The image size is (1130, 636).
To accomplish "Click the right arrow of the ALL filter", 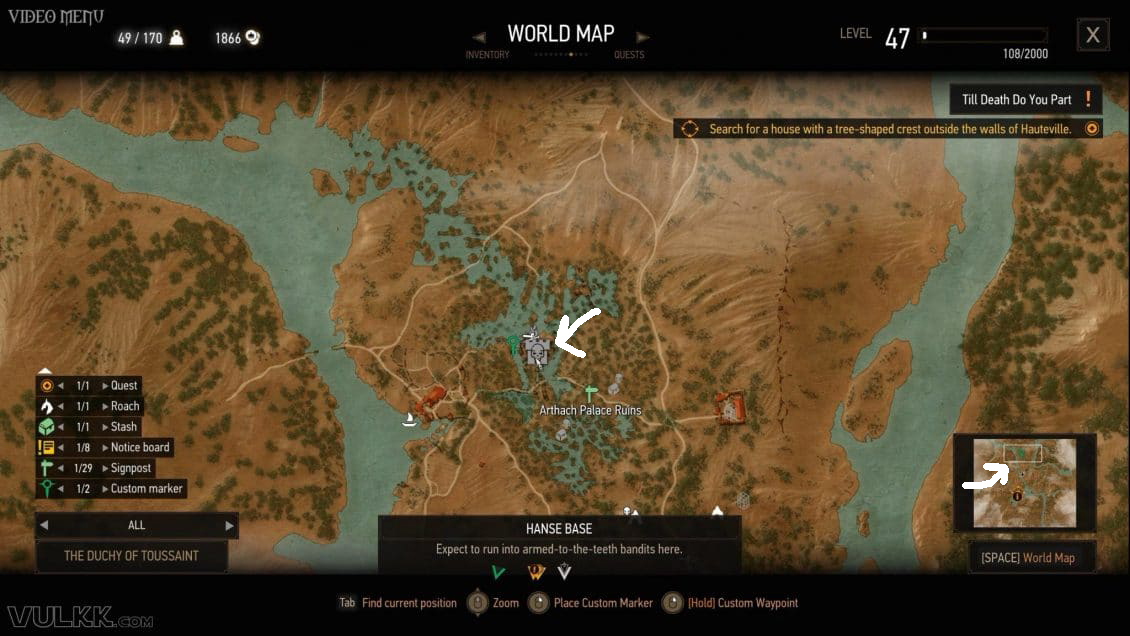I will 229,525.
